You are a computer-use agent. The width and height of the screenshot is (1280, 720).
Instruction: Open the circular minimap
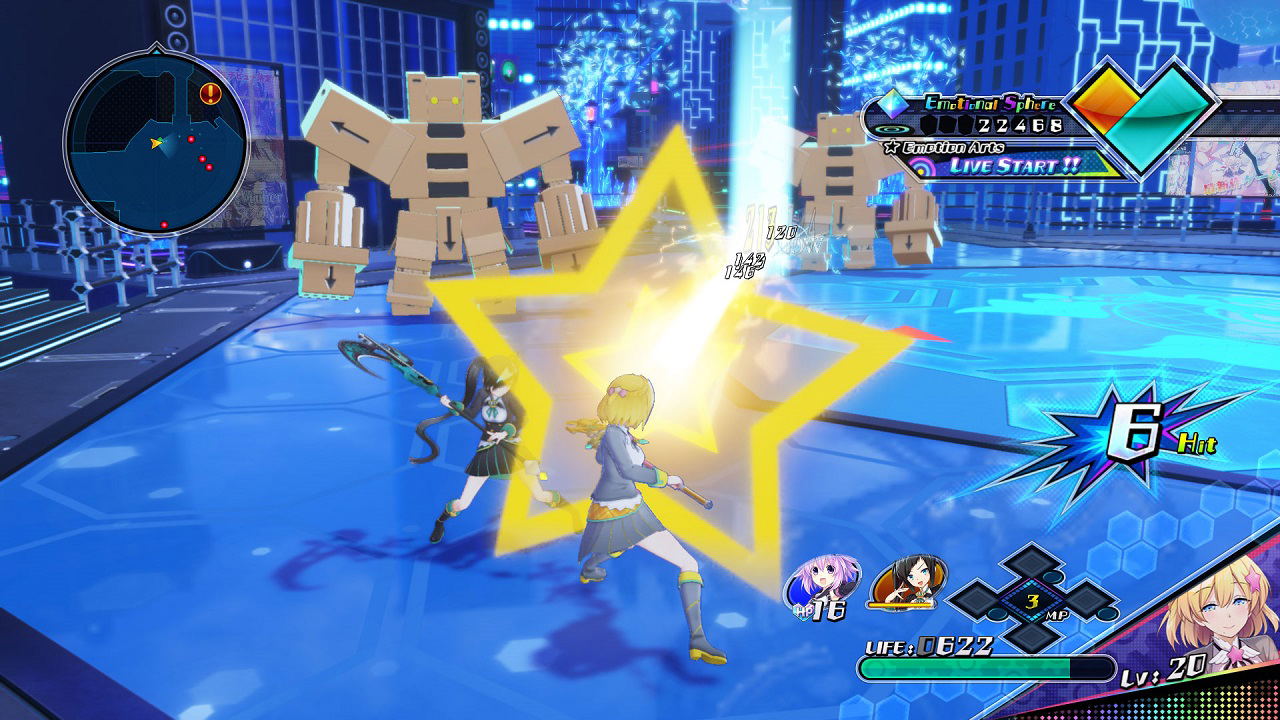point(156,144)
